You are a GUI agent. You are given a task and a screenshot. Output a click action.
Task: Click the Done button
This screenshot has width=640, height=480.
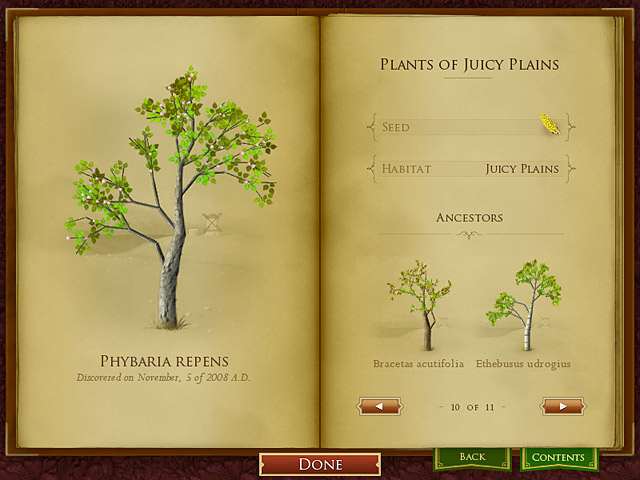[x=320, y=464]
